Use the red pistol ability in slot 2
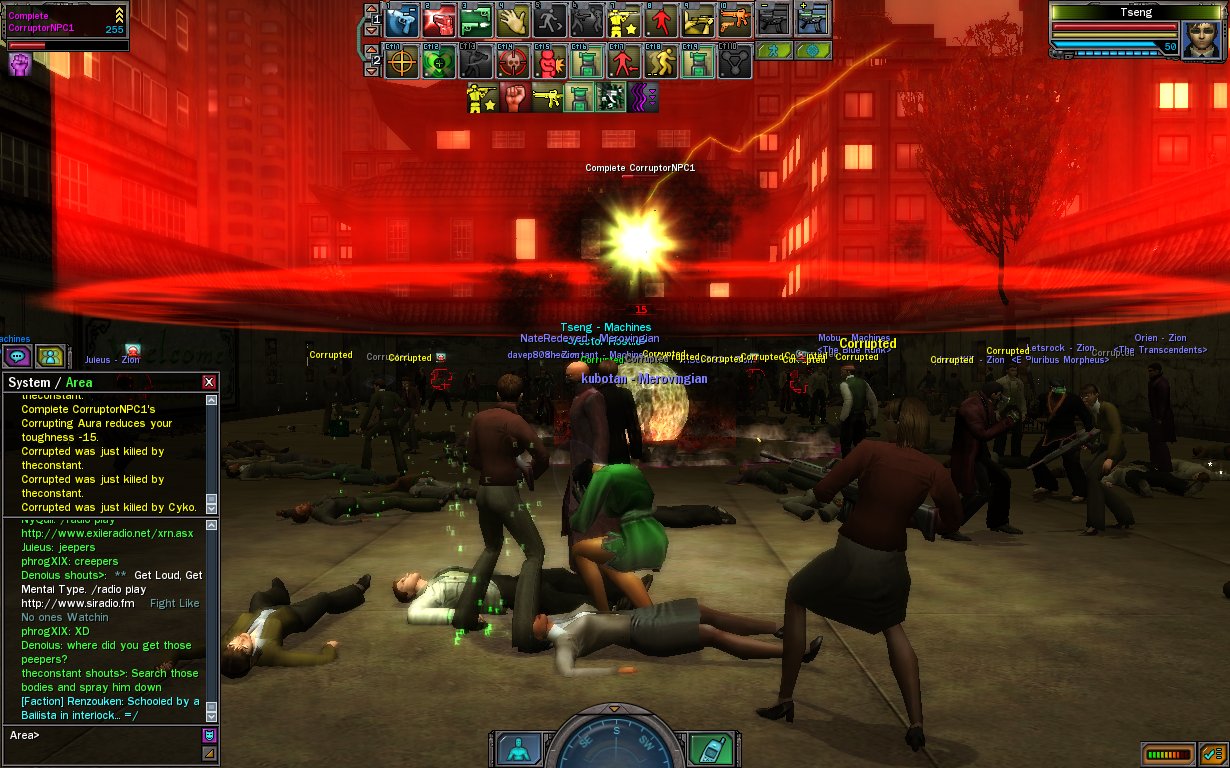Image resolution: width=1230 pixels, height=768 pixels. [x=439, y=19]
